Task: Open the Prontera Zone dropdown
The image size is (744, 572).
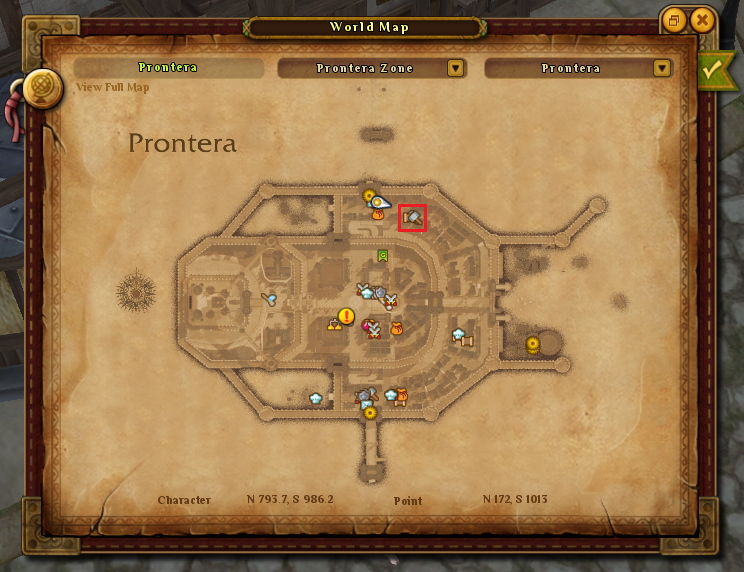Action: pyautogui.click(x=456, y=68)
